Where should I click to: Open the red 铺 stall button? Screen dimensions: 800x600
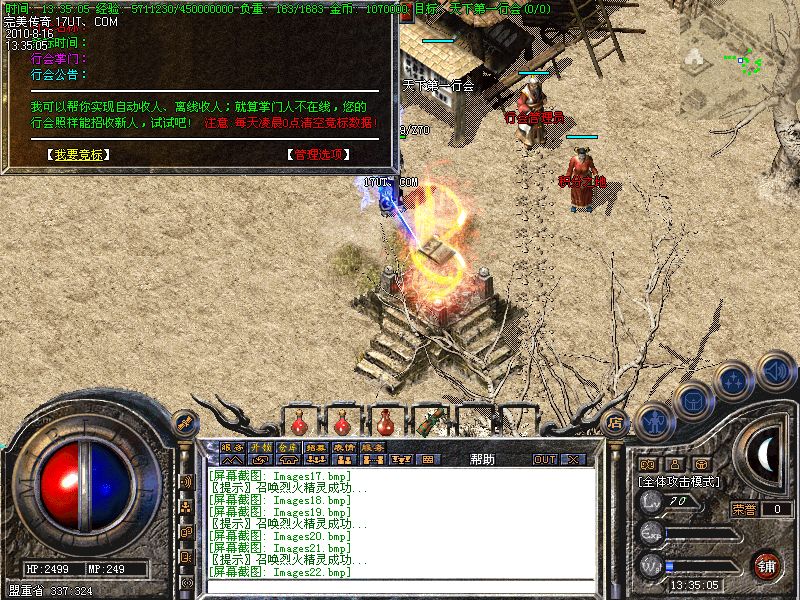[x=768, y=565]
